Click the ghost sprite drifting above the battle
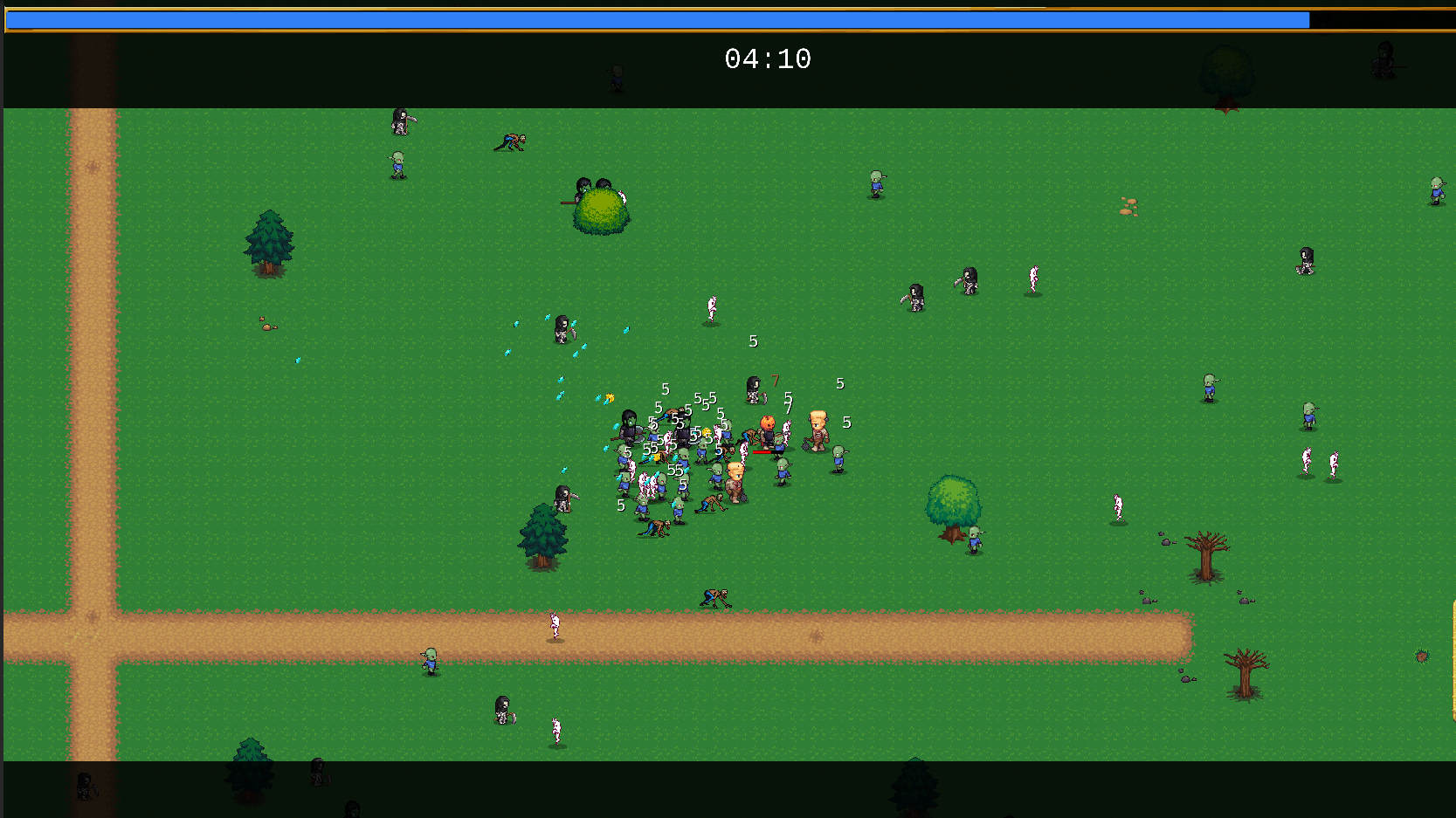The width and height of the screenshot is (1456, 818). click(712, 305)
